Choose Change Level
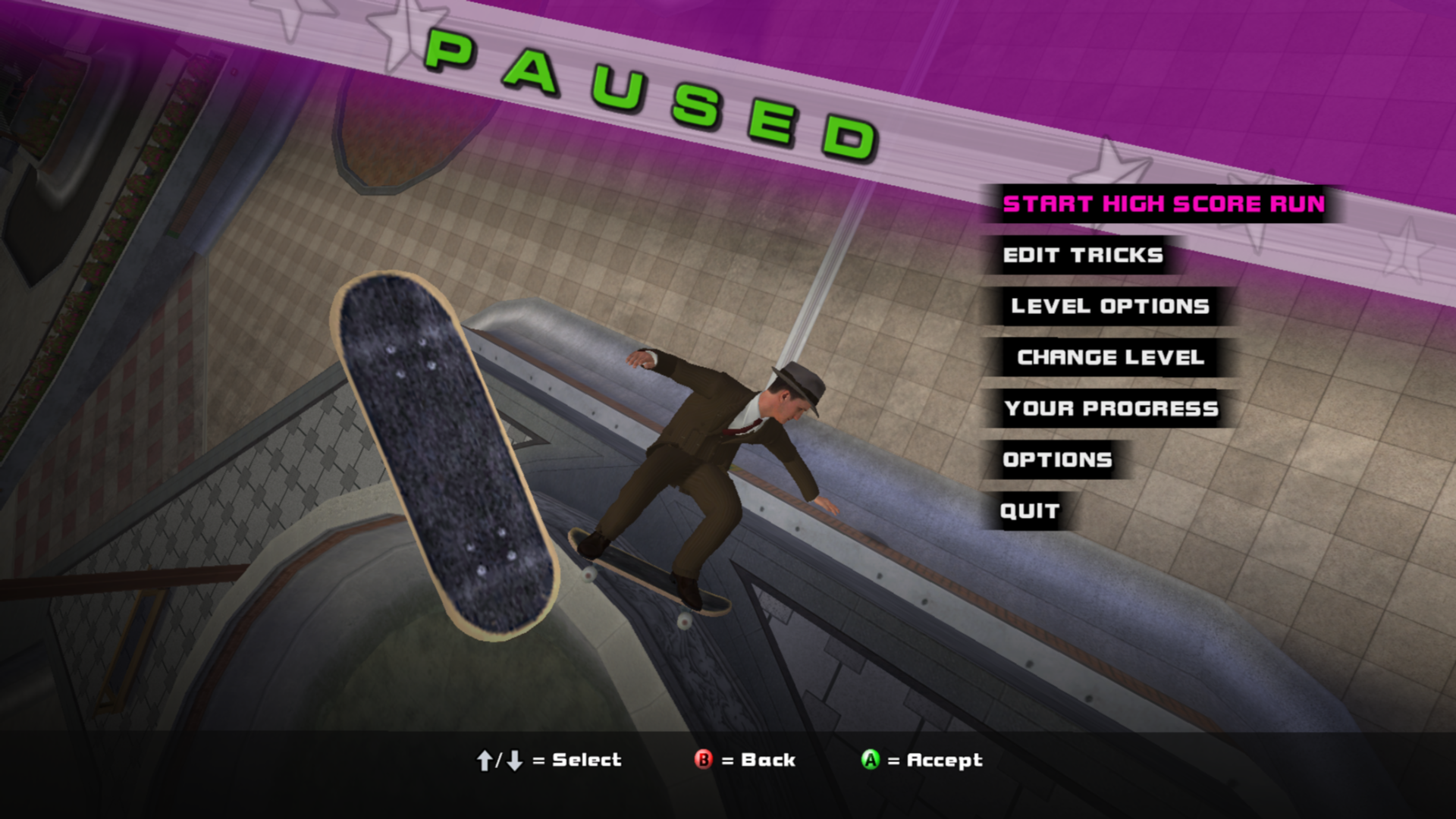 1110,357
